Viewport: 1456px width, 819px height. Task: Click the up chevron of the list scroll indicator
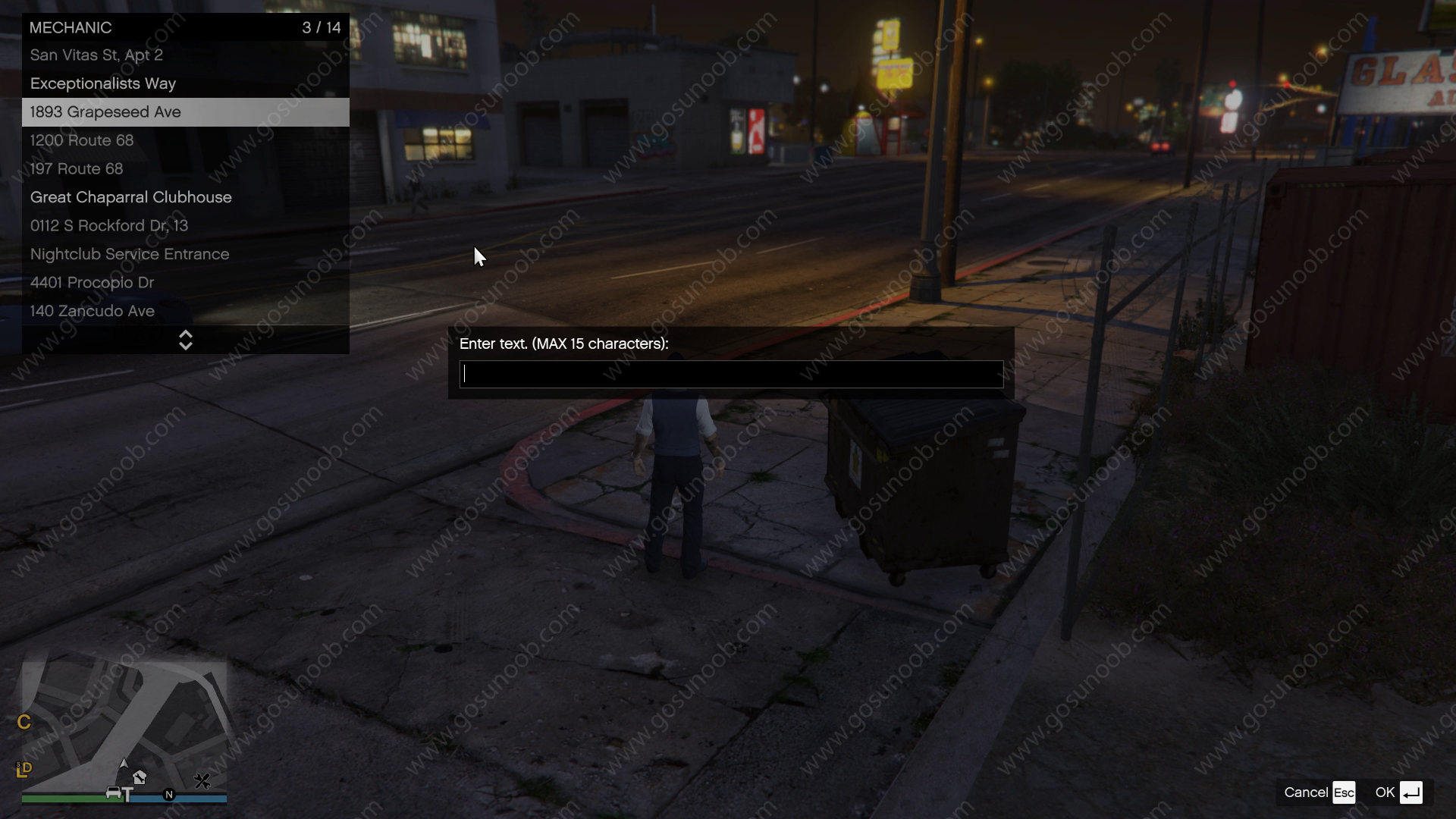186,335
